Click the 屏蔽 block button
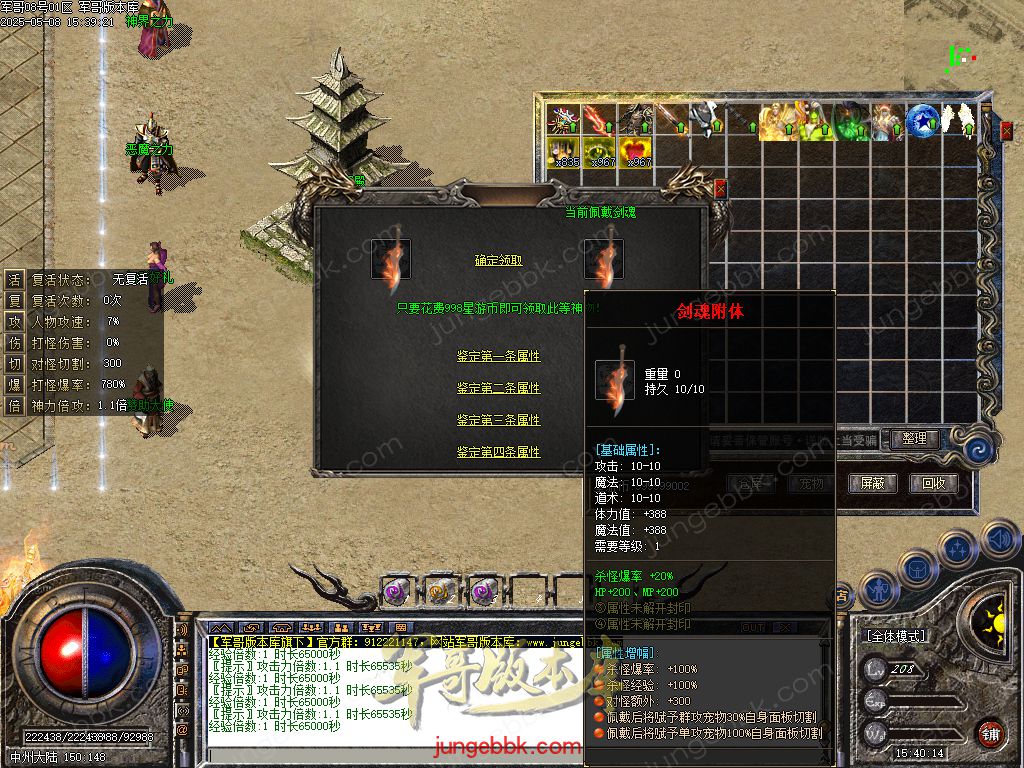This screenshot has width=1024, height=768. click(872, 483)
